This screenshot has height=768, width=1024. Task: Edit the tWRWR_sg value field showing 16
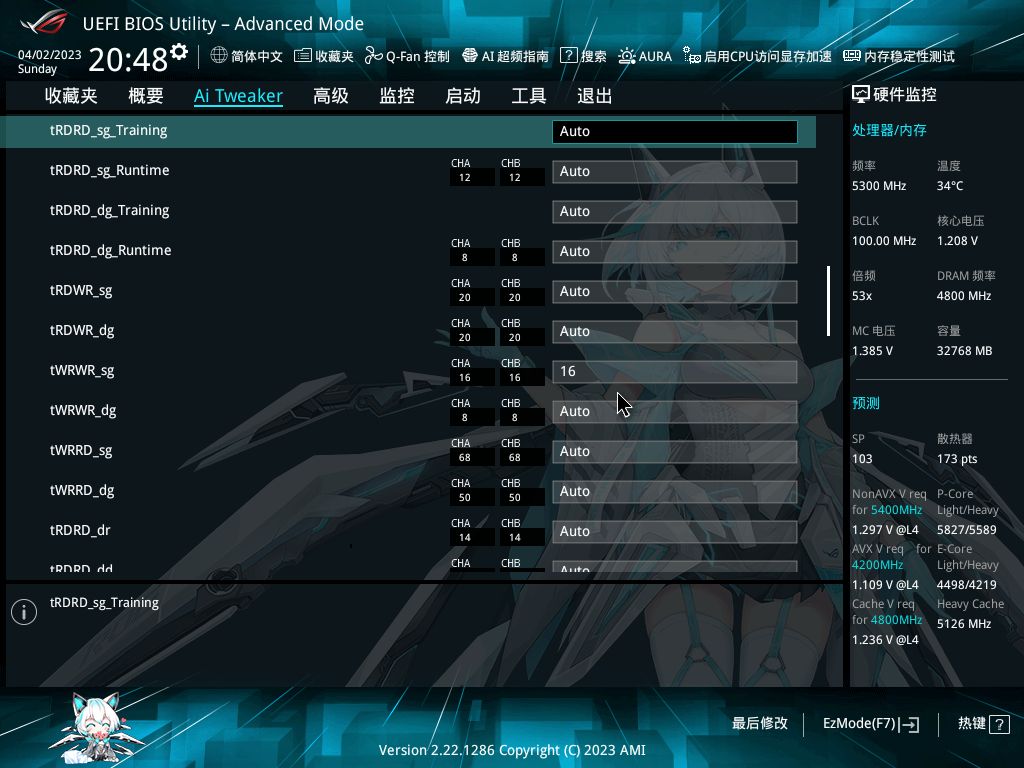pos(674,371)
